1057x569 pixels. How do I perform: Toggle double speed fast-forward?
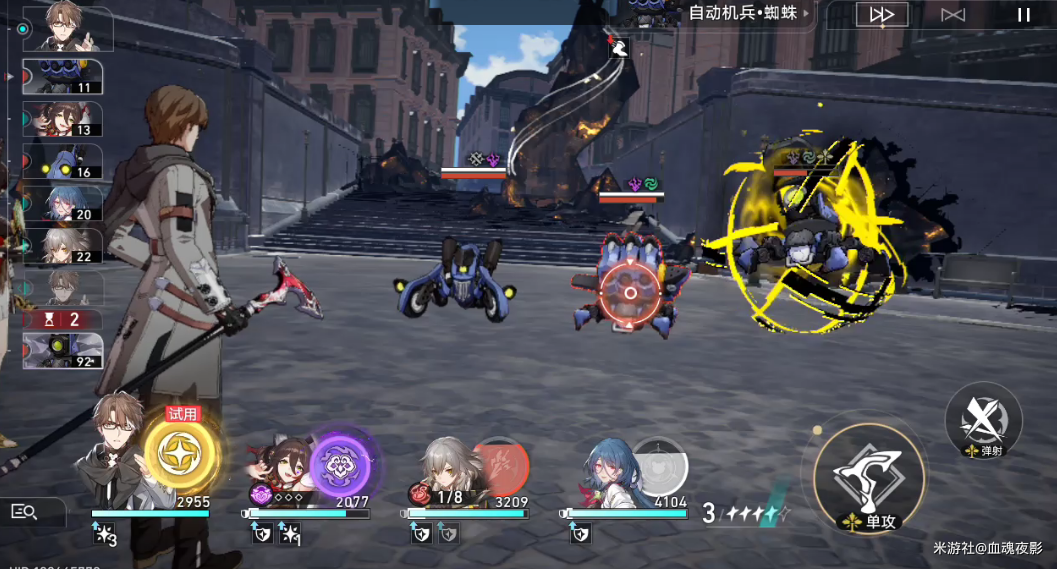tap(882, 15)
